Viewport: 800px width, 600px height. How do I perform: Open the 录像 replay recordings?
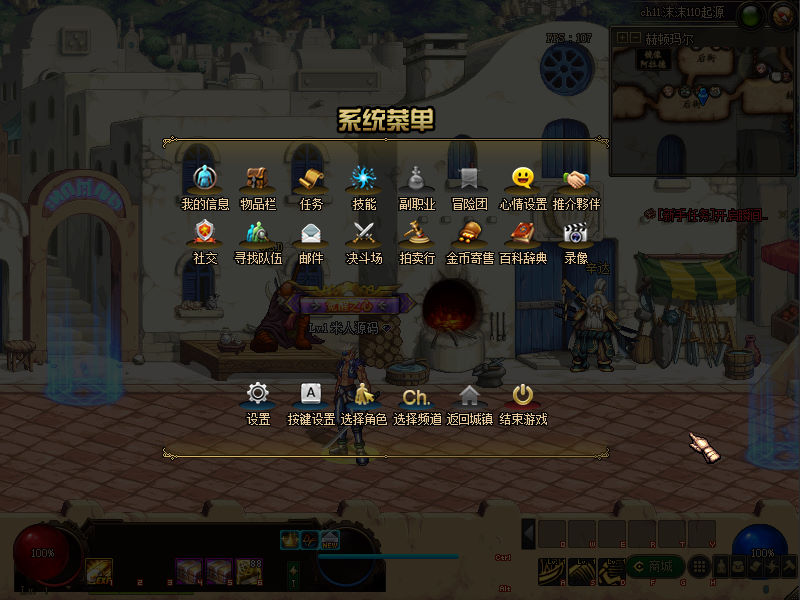click(x=575, y=234)
